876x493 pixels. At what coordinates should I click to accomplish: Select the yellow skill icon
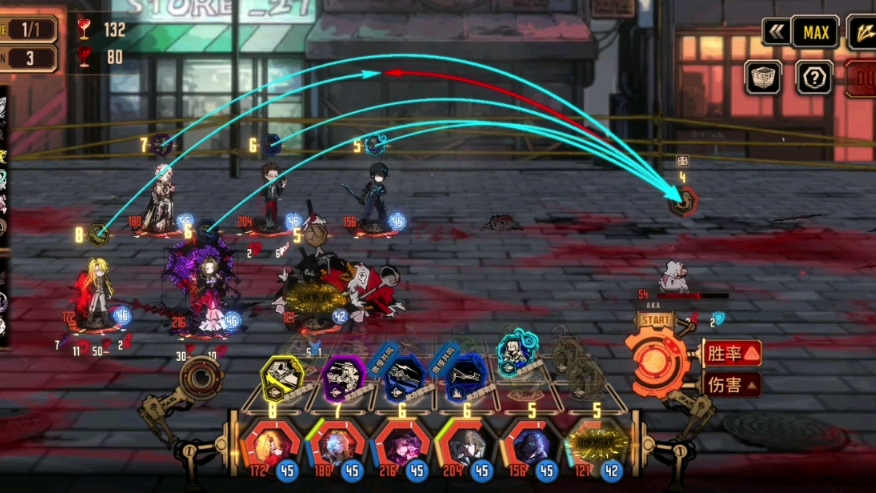point(282,379)
